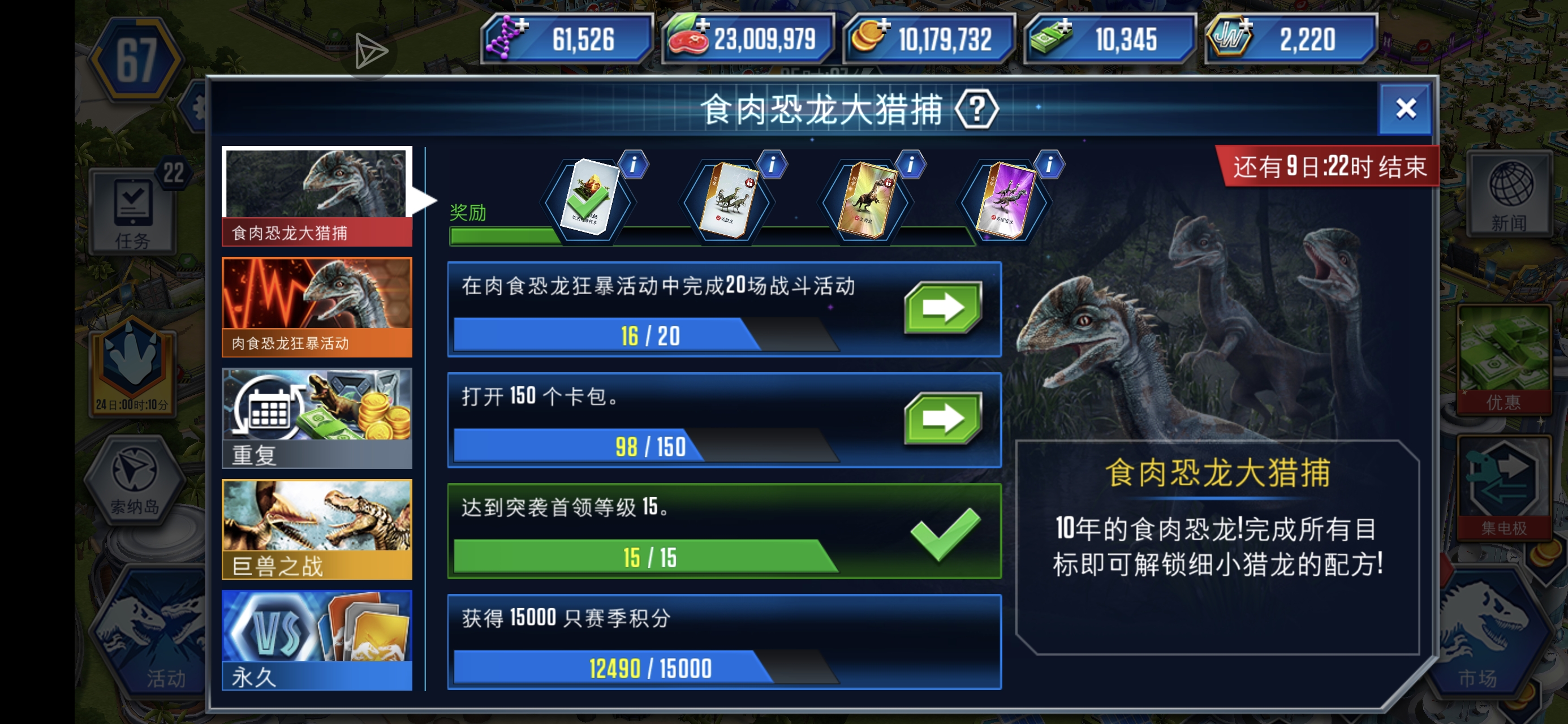Image resolution: width=1568 pixels, height=724 pixels.
Task: Open card packs via the green arrow button
Action: pyautogui.click(x=943, y=418)
